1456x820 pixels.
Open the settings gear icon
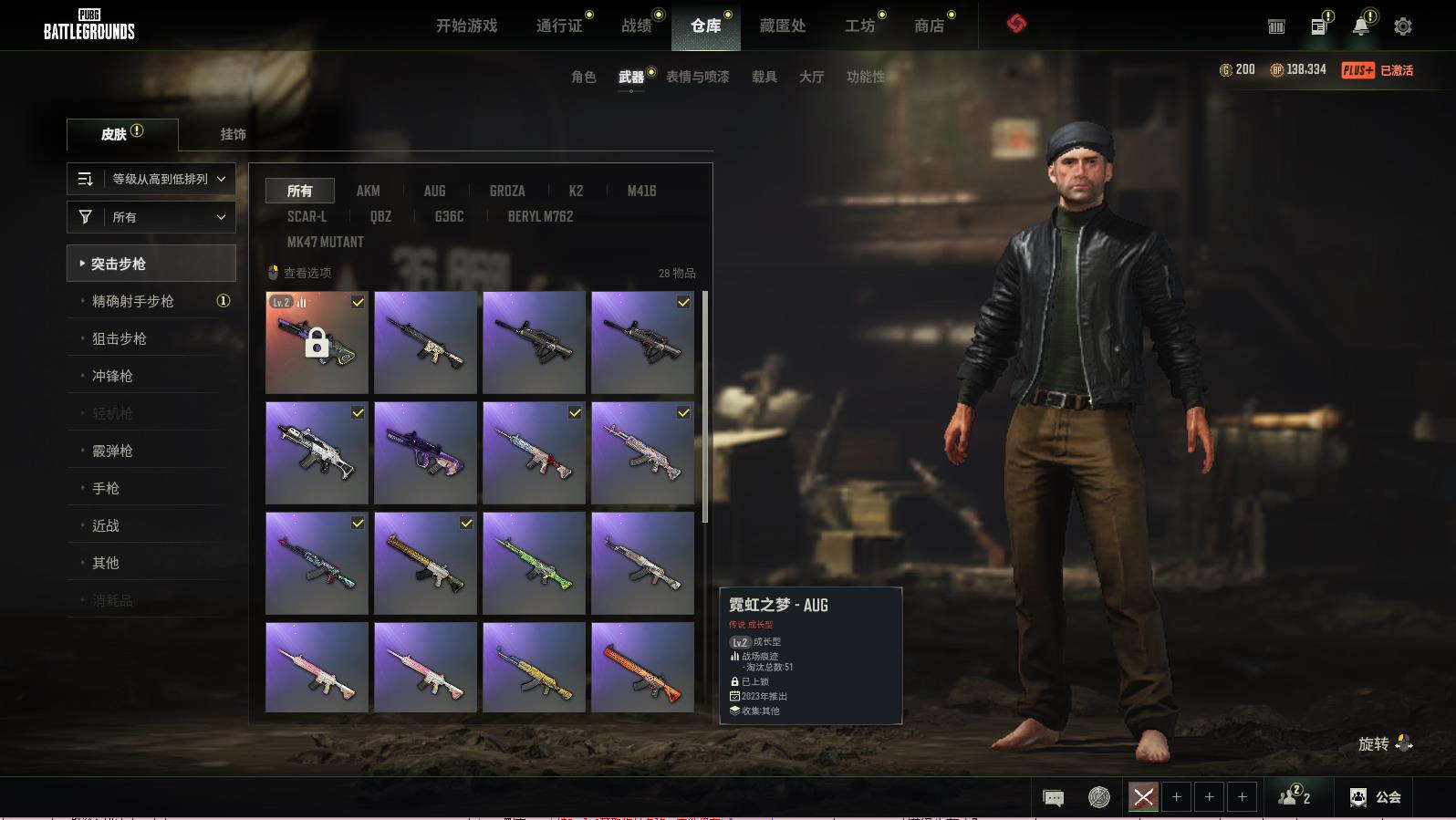(1402, 26)
